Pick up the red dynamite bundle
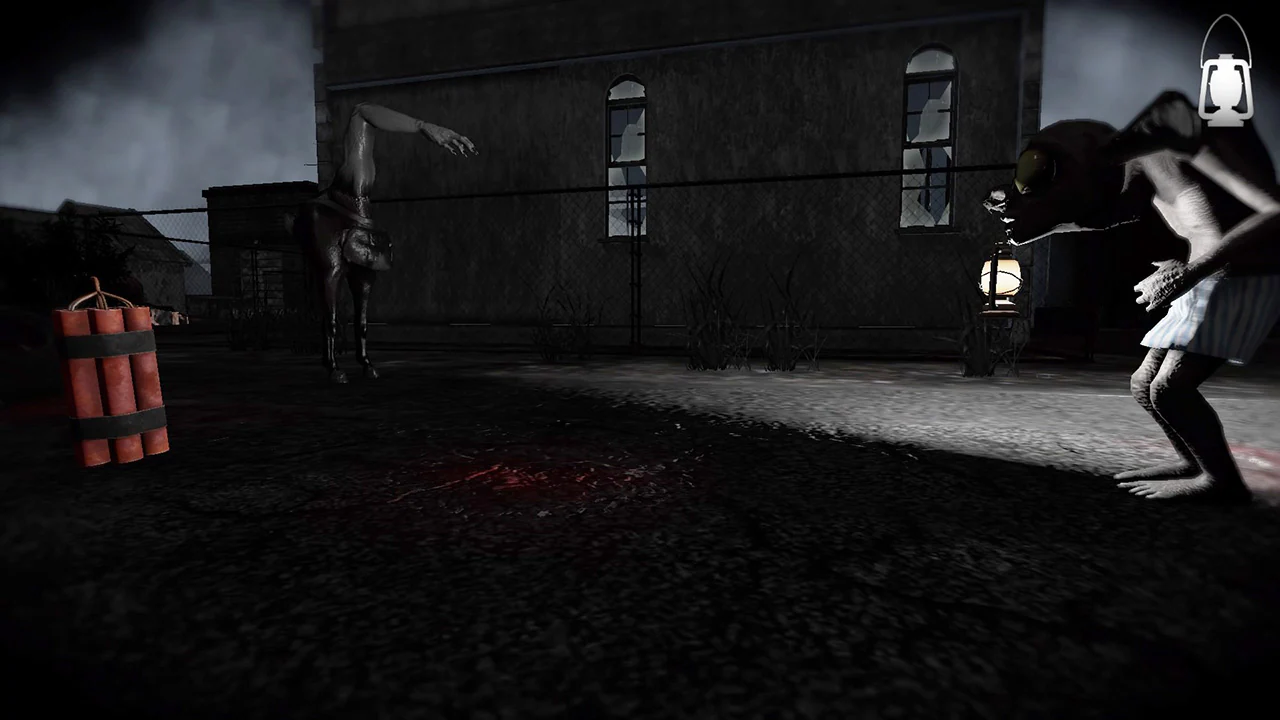Screen dimensions: 1280x720 point(113,385)
